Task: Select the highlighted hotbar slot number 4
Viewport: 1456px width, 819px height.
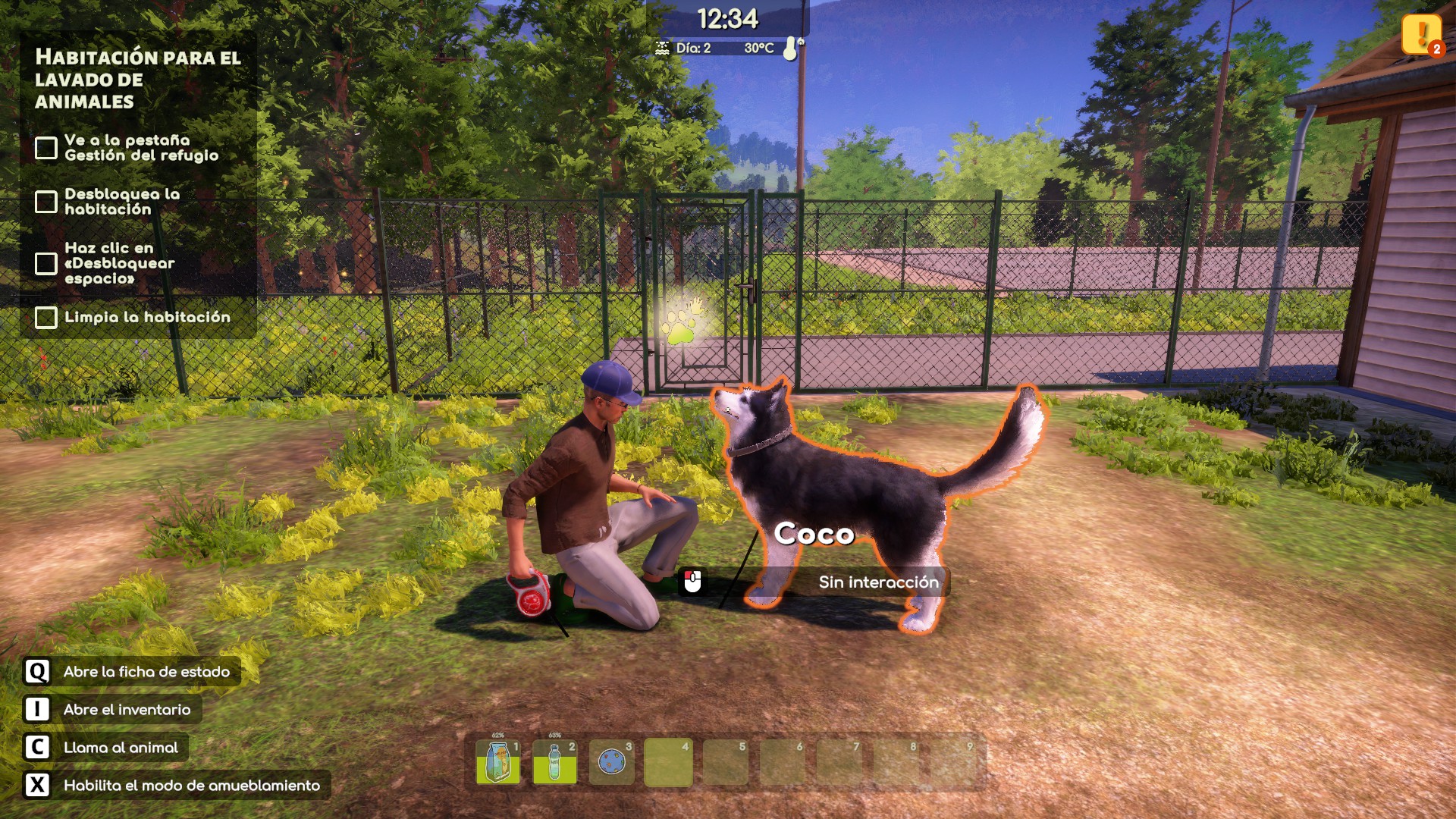Action: coord(668,762)
